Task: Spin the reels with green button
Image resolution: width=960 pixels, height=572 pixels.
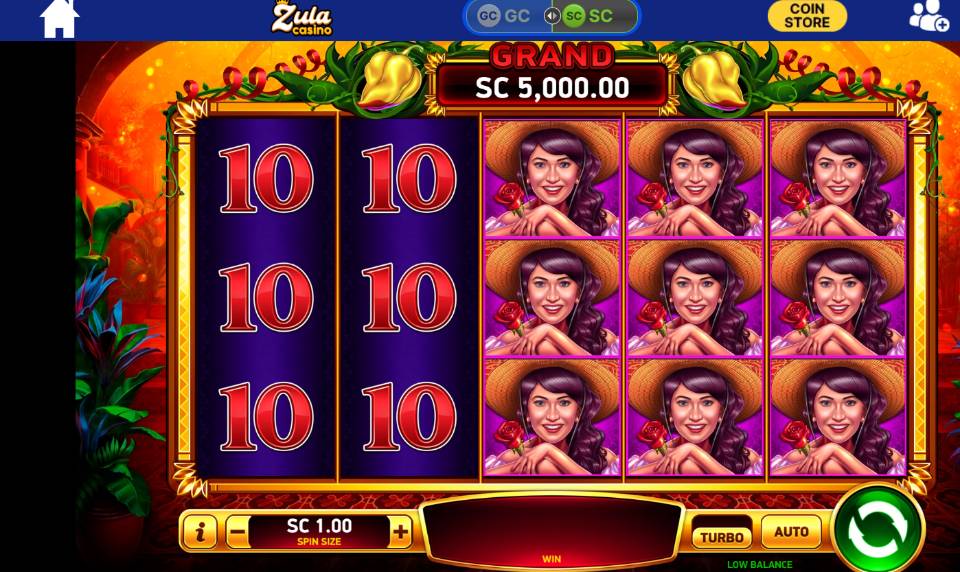Action: pyautogui.click(x=877, y=529)
